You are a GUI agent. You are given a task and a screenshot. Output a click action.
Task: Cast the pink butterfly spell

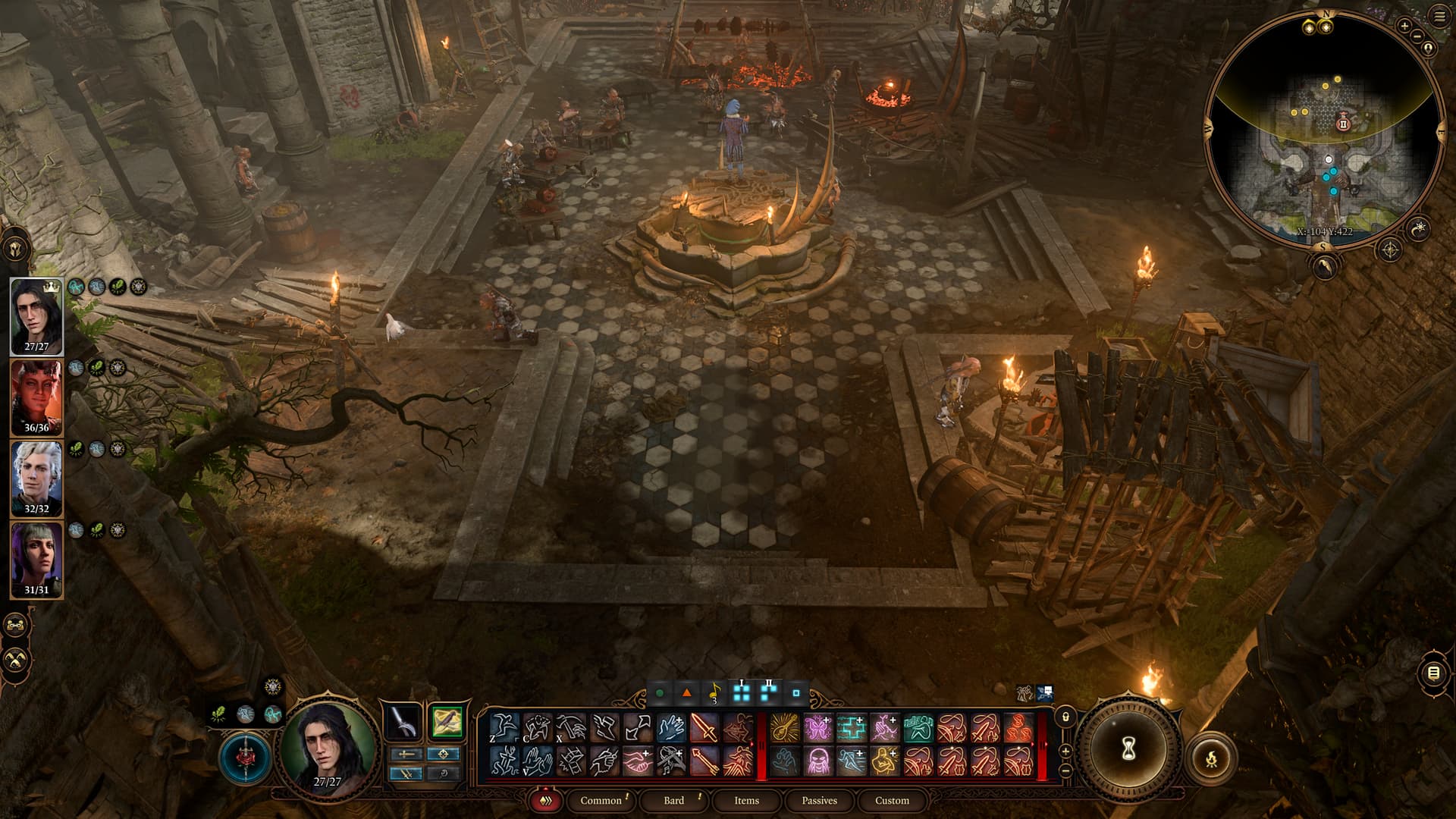[x=817, y=728]
